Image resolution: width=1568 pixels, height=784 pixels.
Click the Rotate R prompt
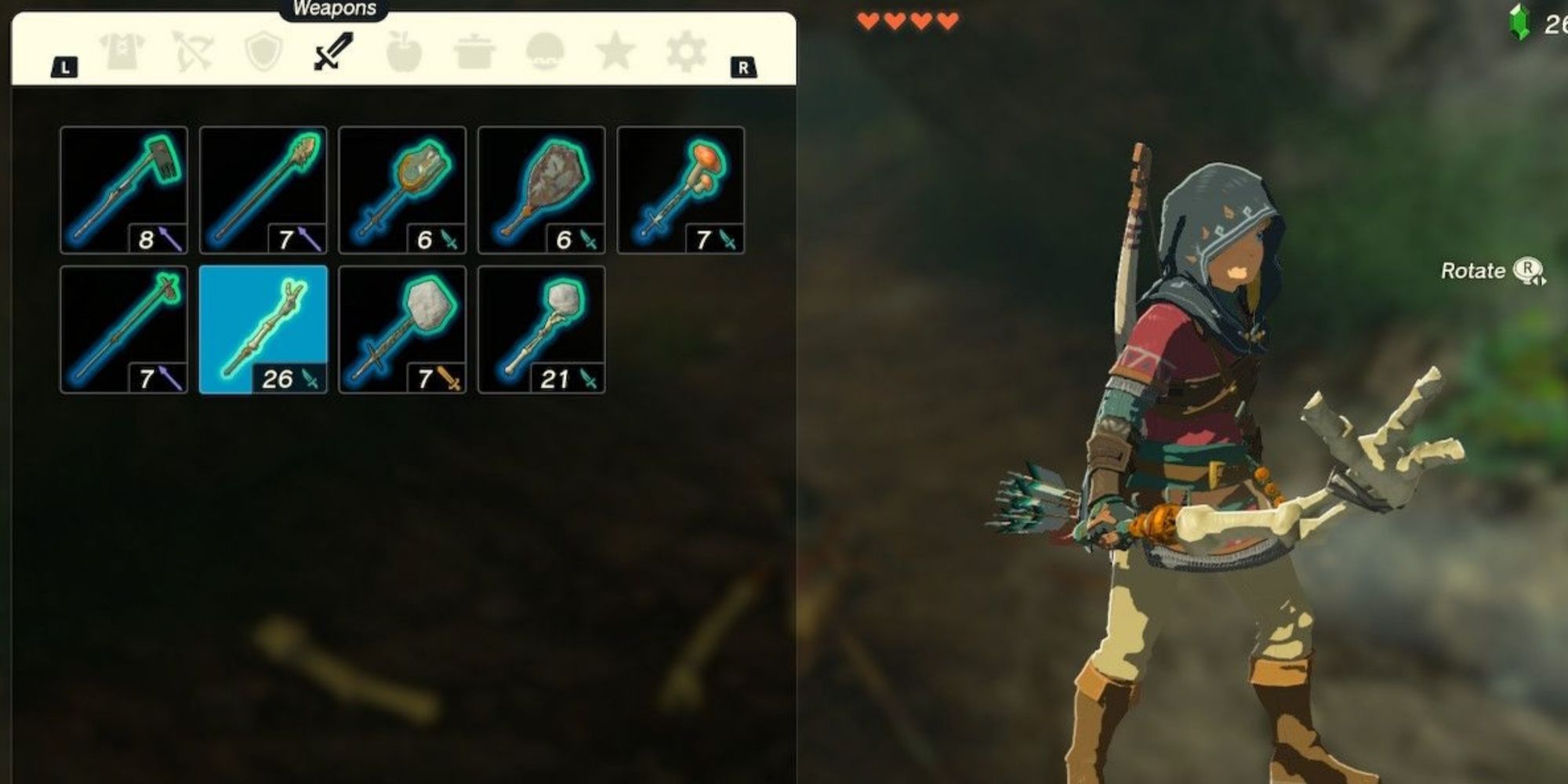[1490, 270]
